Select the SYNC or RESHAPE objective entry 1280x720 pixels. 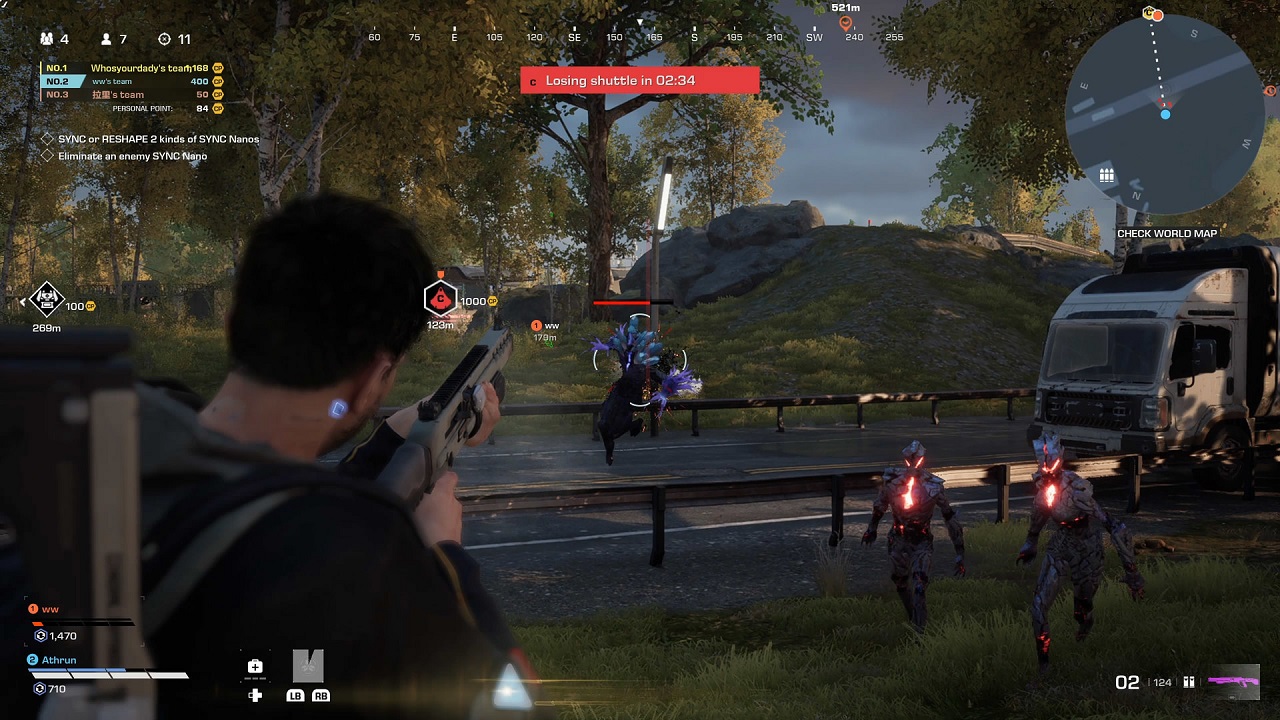(158, 139)
